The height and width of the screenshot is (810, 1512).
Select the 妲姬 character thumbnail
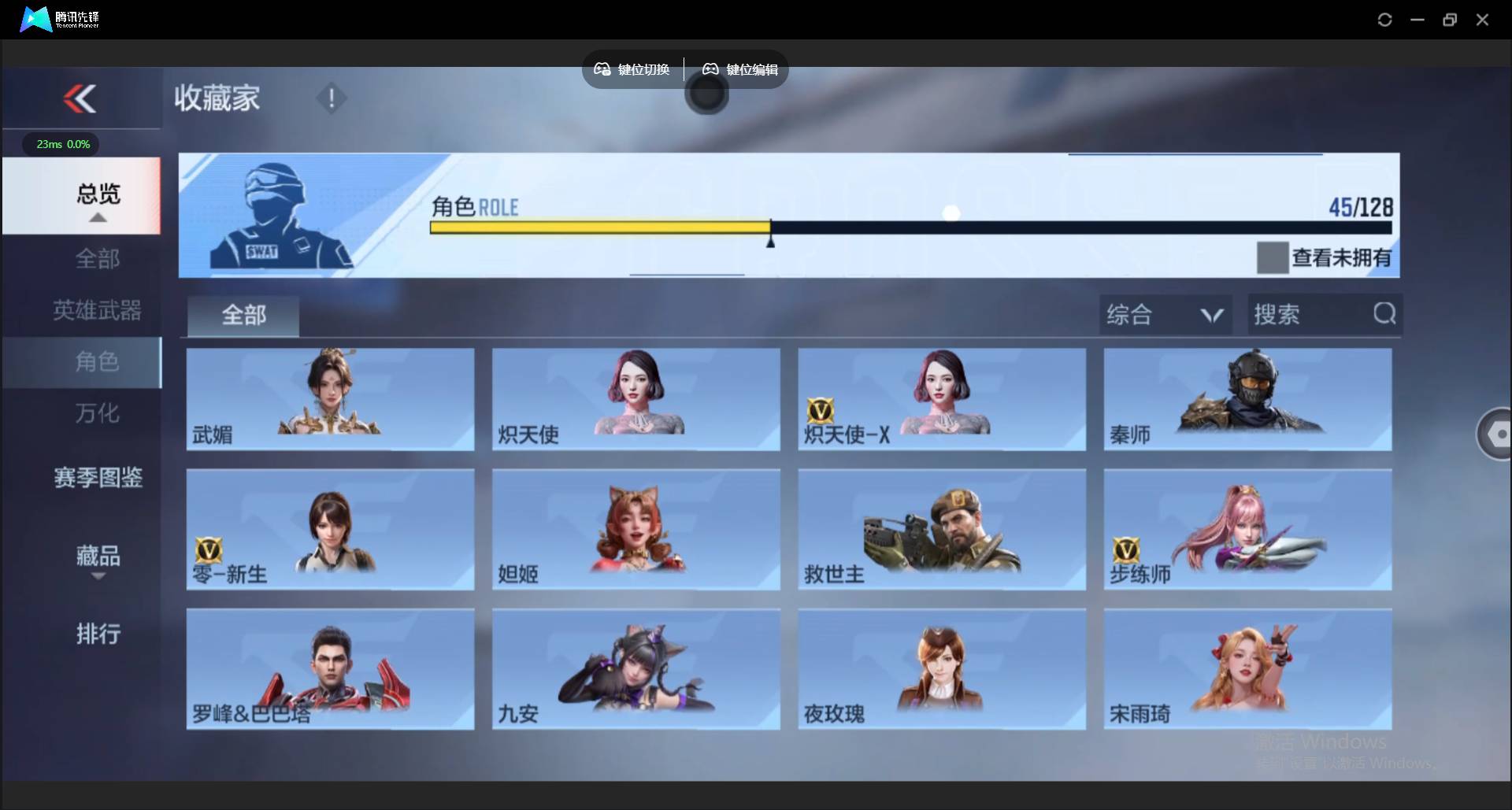(636, 530)
